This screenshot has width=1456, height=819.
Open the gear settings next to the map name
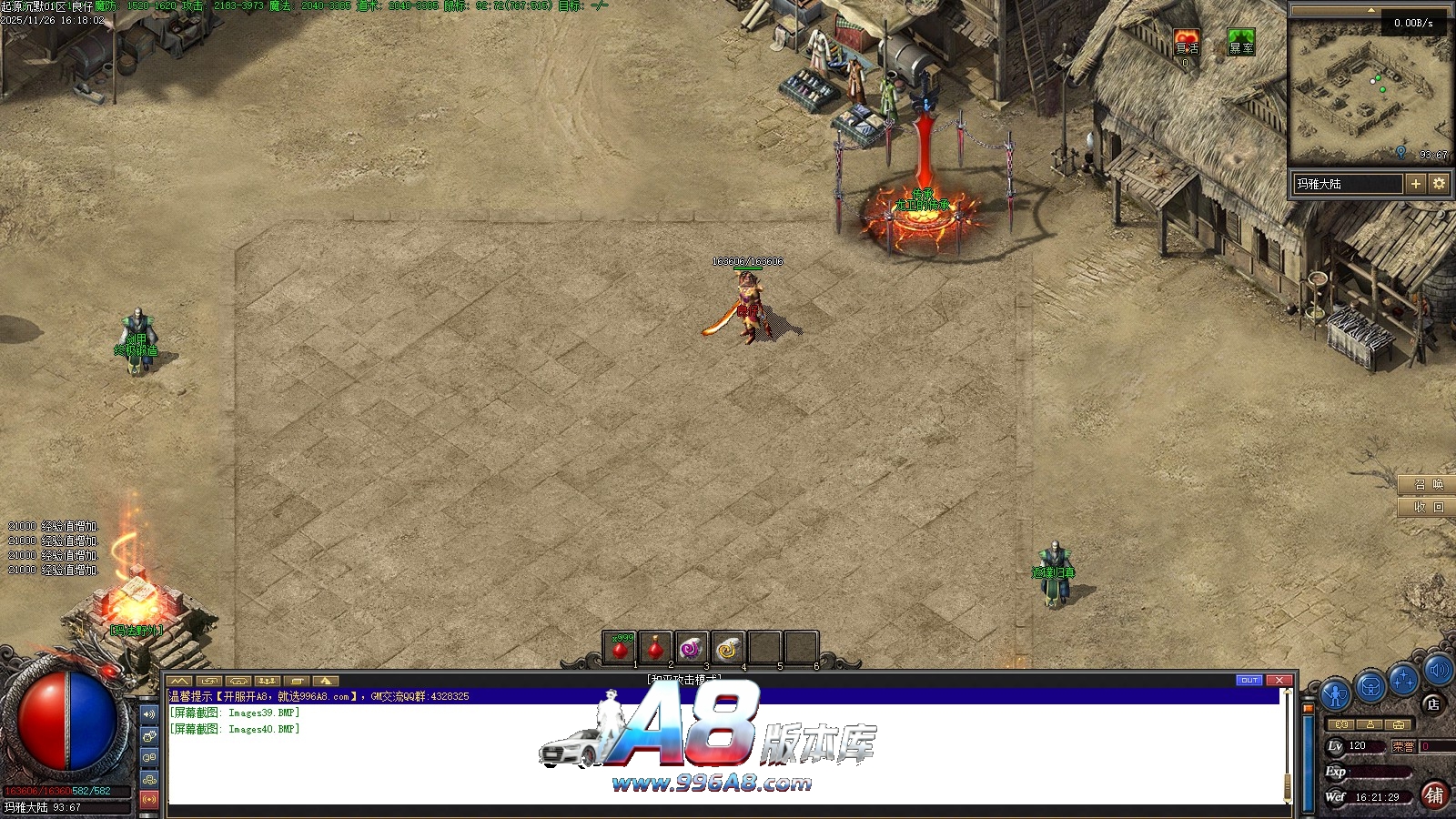coord(1439,184)
